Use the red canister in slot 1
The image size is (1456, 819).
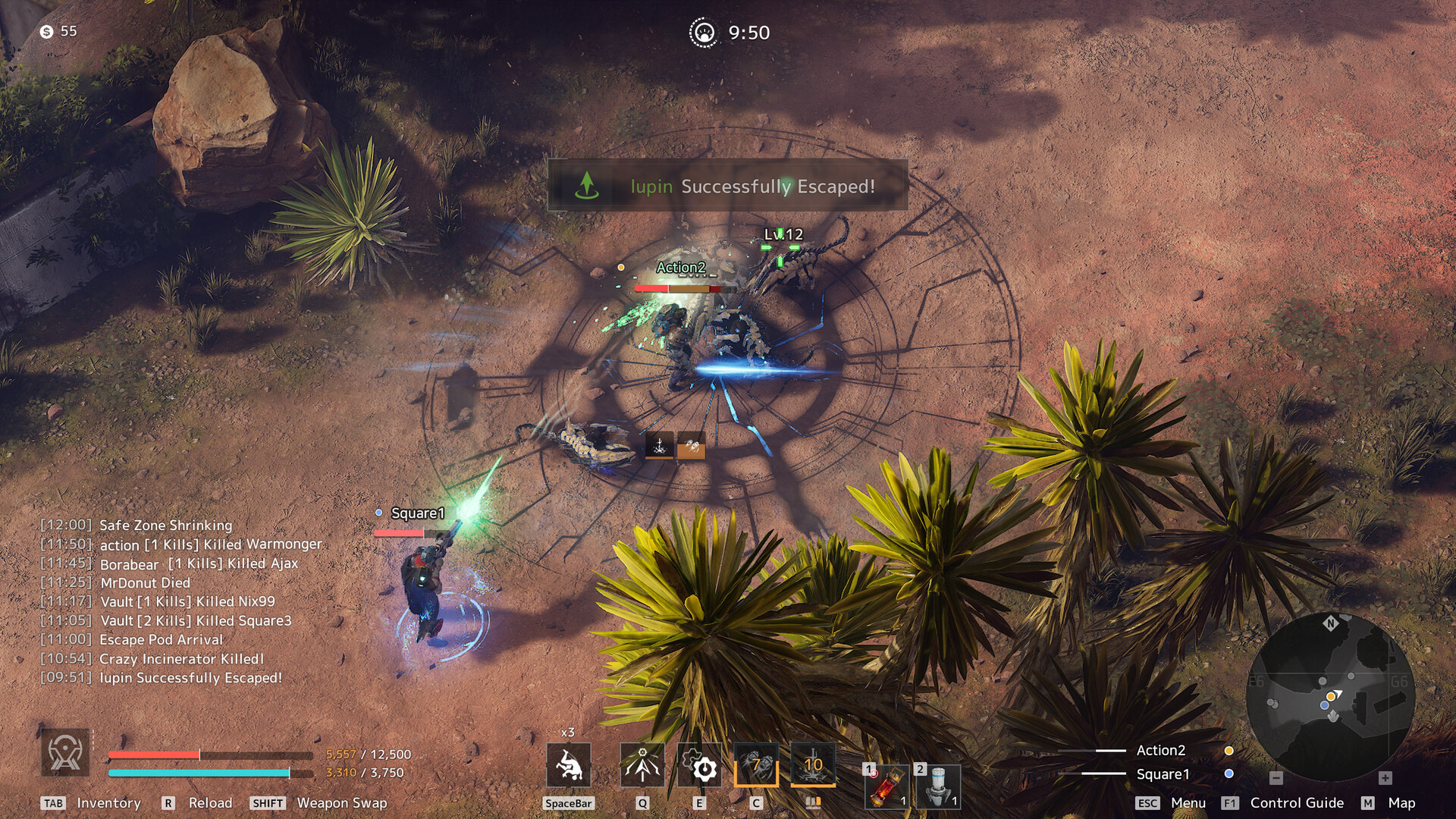[x=886, y=786]
